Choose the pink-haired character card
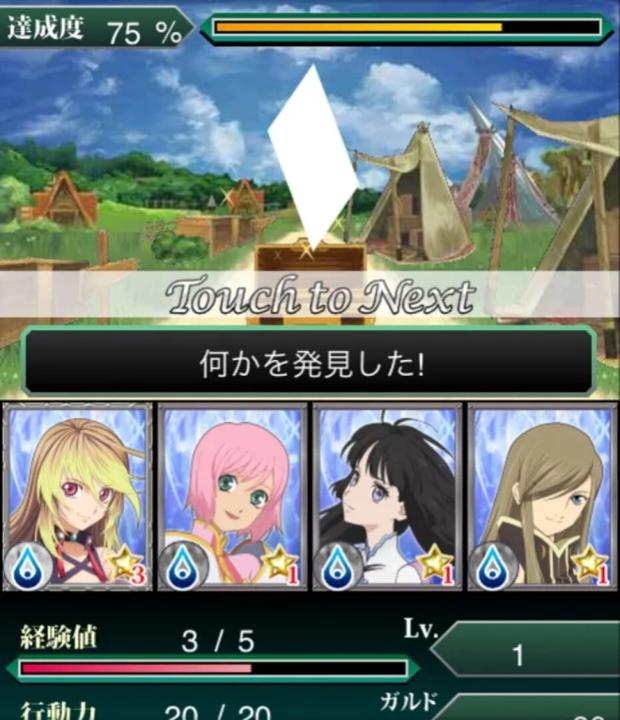This screenshot has height=720, width=620. coord(232,496)
